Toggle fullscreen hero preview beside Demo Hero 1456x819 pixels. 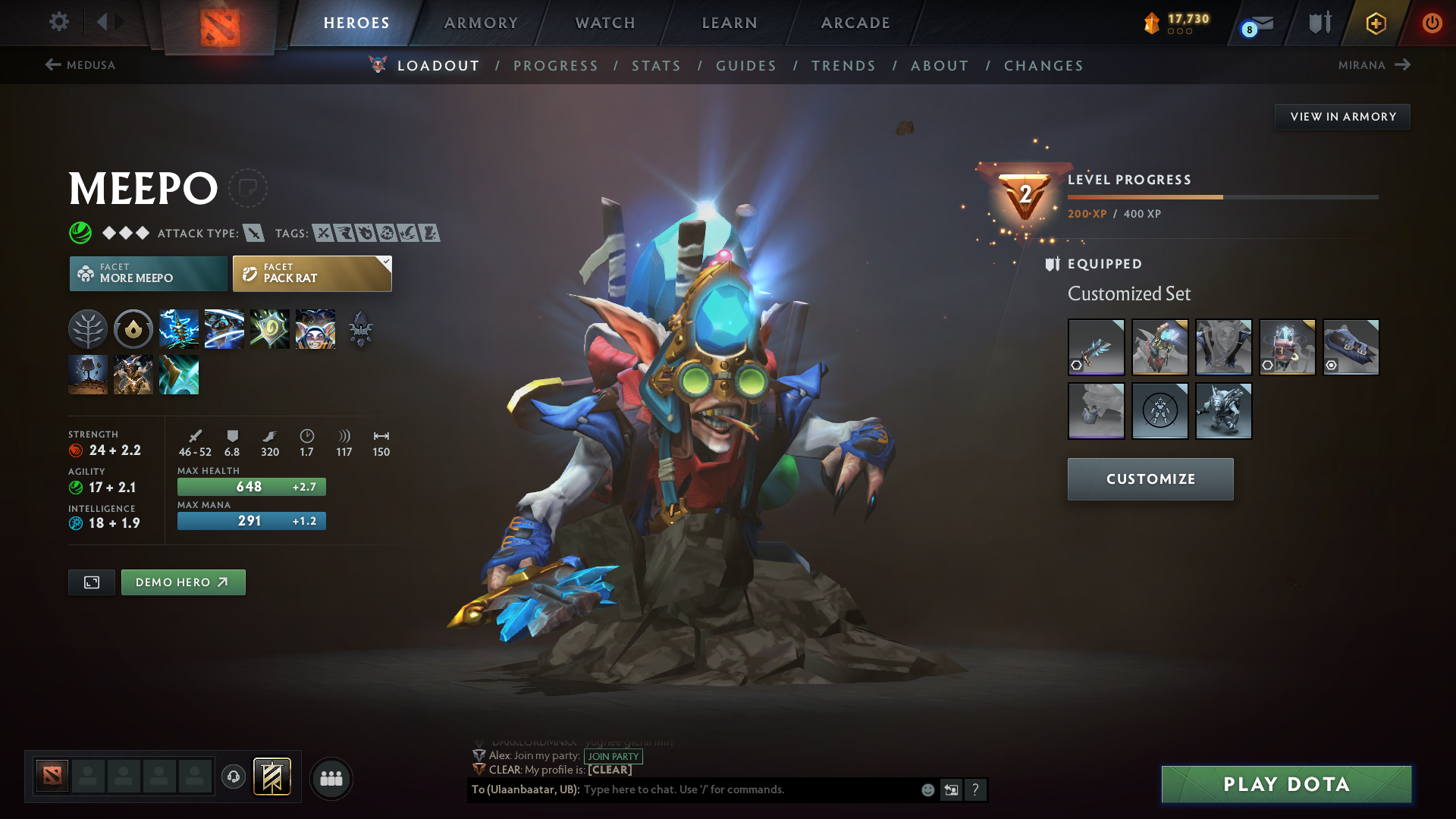point(91,582)
